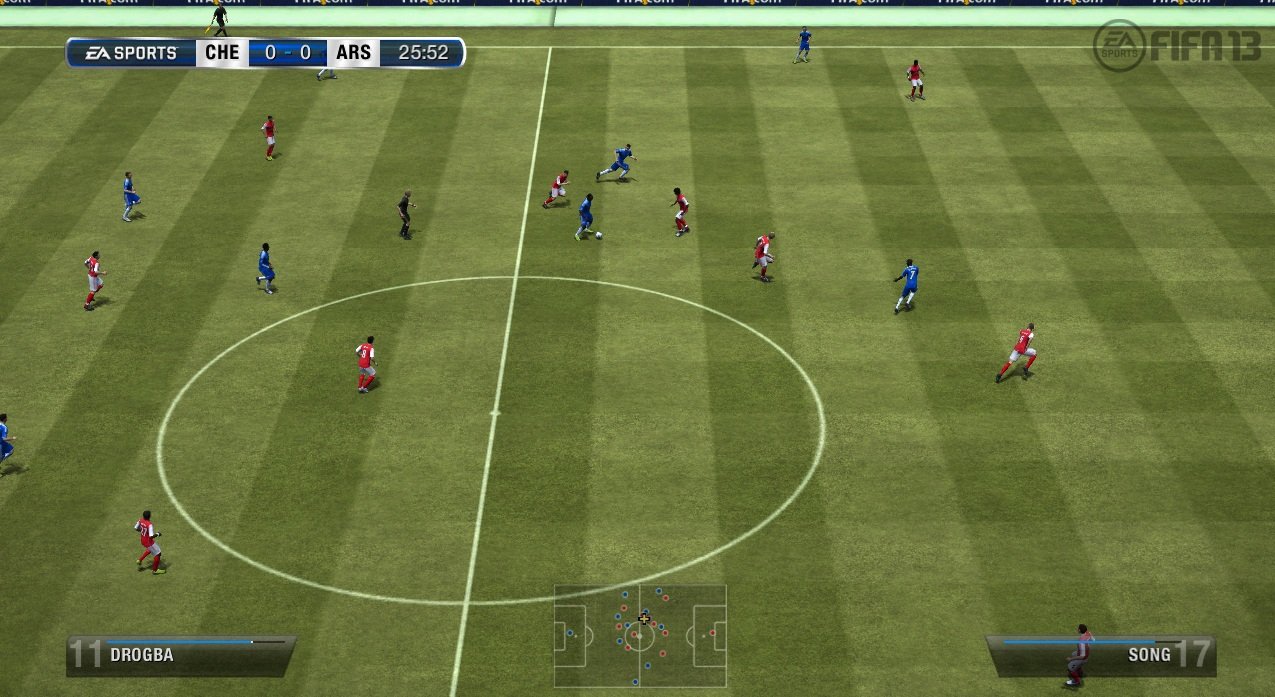Click the pitch radar minimap

640,636
